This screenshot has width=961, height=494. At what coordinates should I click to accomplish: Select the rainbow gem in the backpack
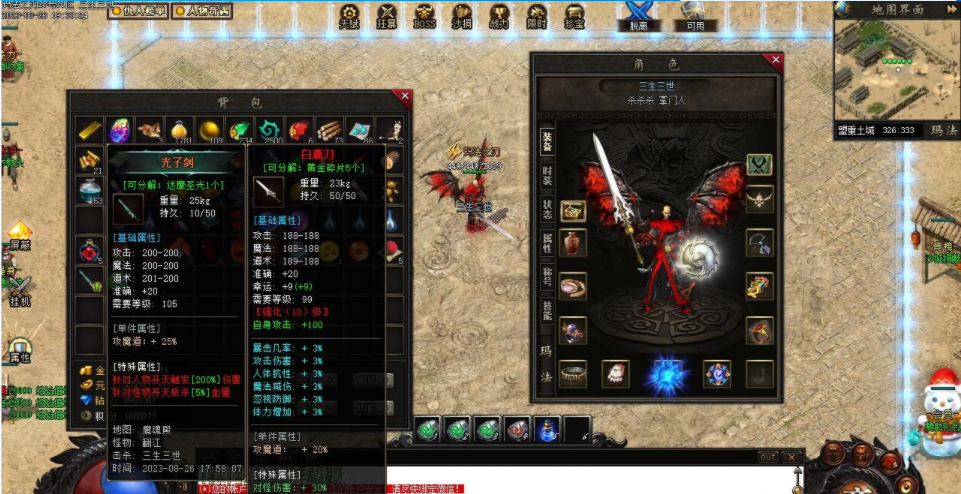tap(120, 130)
